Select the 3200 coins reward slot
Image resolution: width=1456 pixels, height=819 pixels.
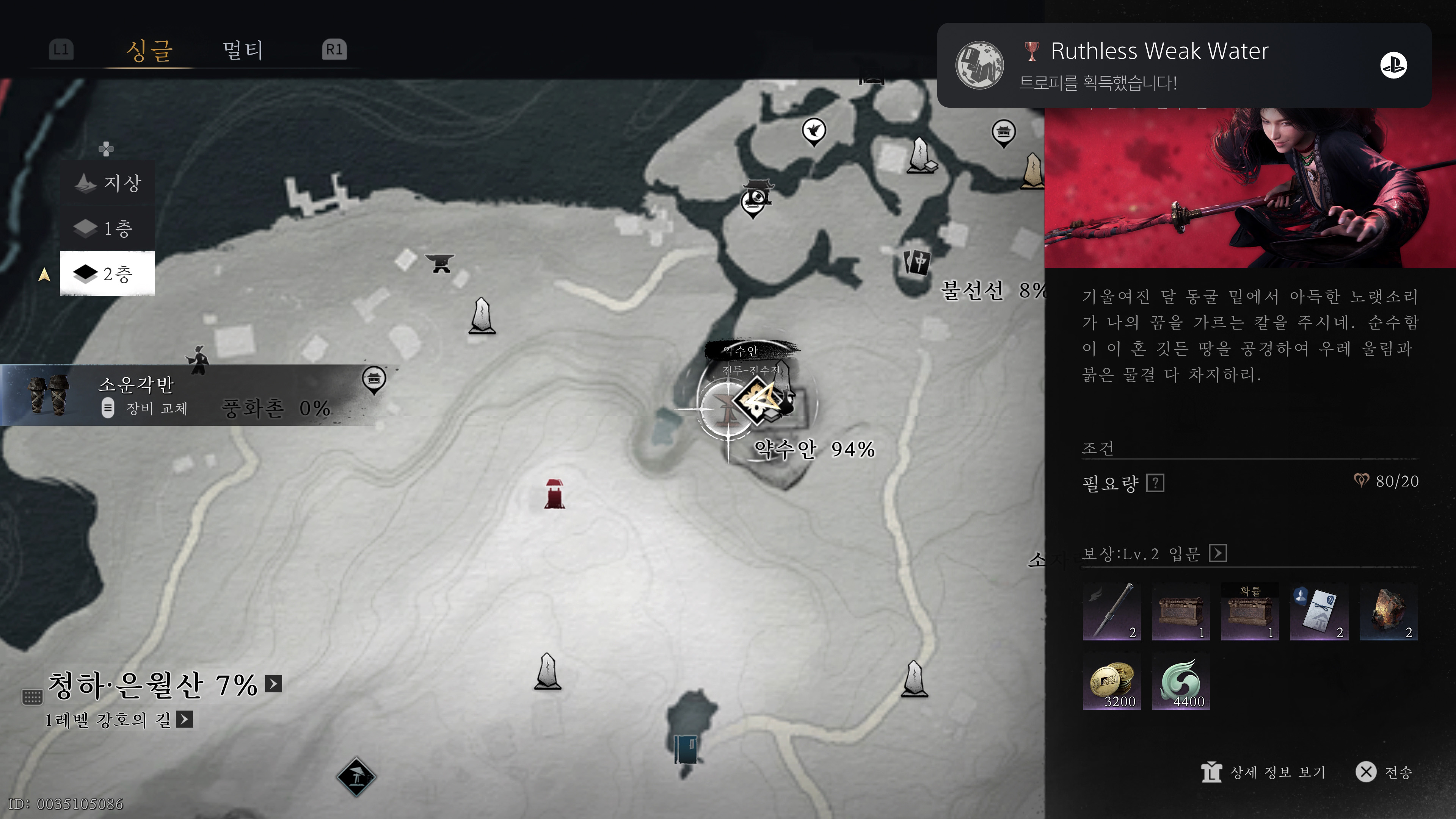point(1111,681)
